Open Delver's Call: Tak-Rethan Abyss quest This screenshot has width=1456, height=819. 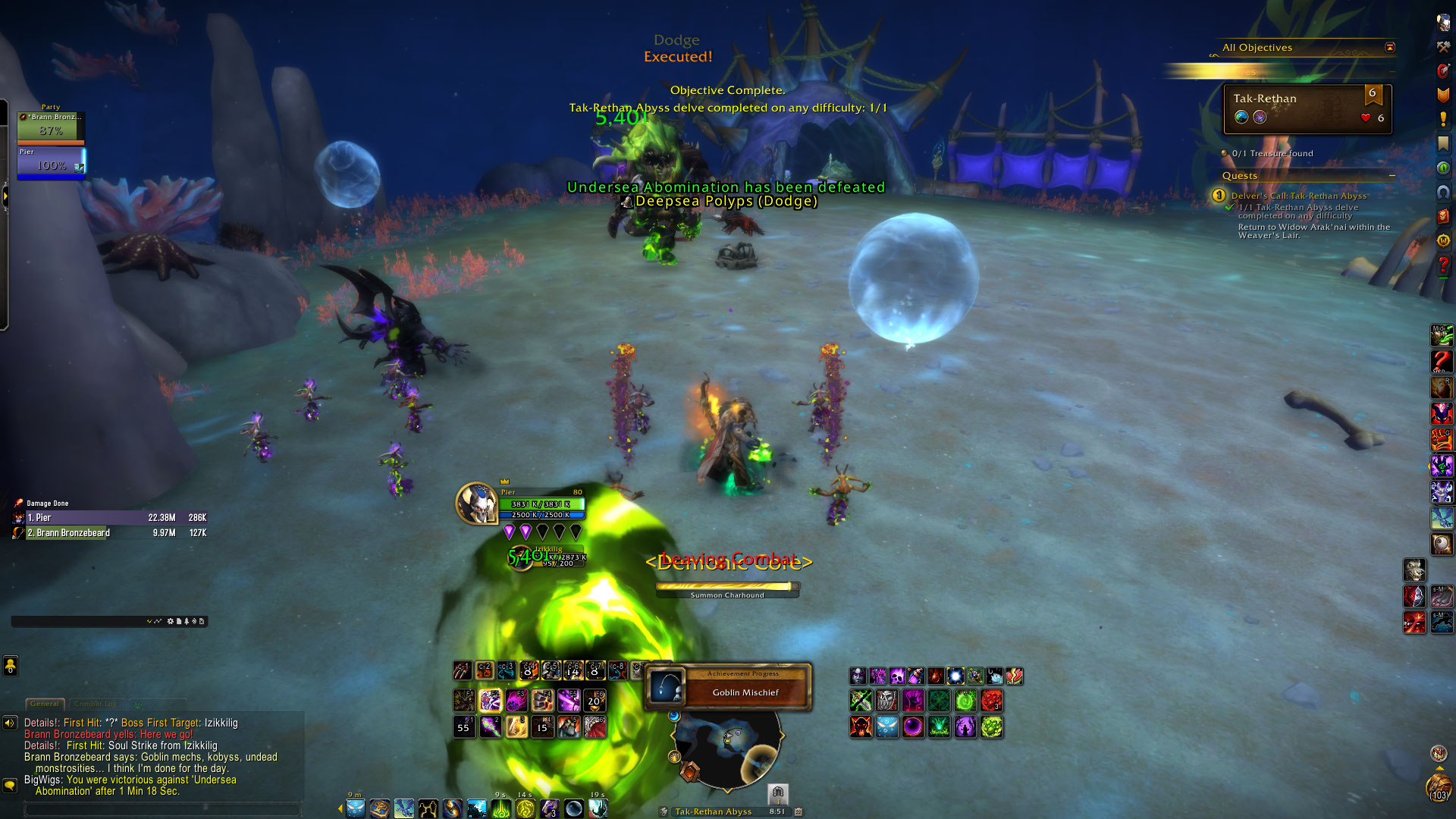pyautogui.click(x=1299, y=196)
